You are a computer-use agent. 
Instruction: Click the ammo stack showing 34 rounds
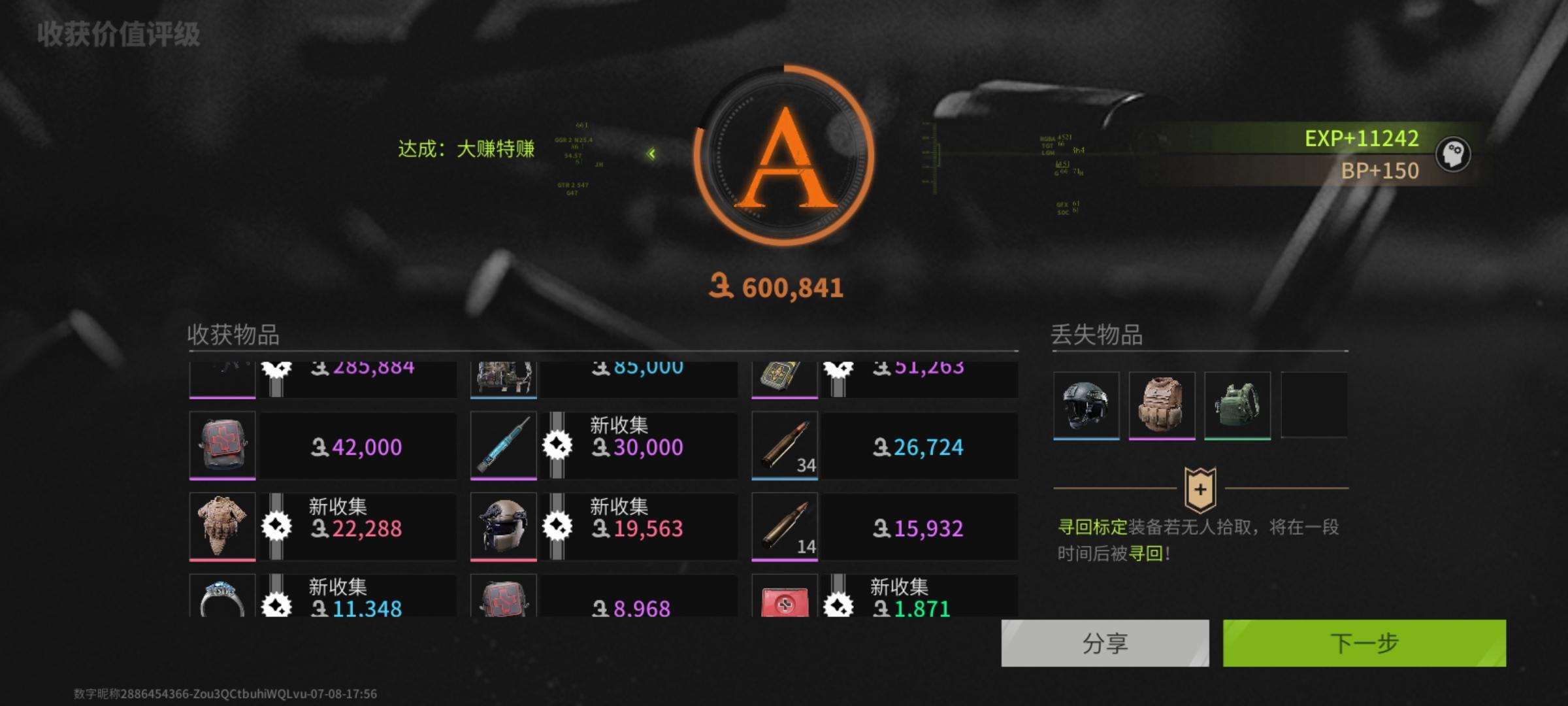click(x=784, y=446)
